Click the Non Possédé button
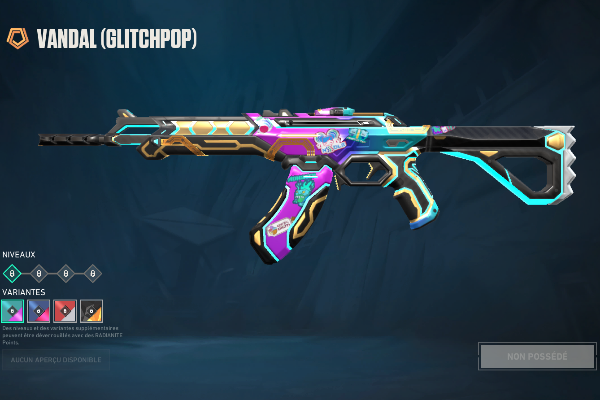The image size is (600, 400). click(x=536, y=356)
